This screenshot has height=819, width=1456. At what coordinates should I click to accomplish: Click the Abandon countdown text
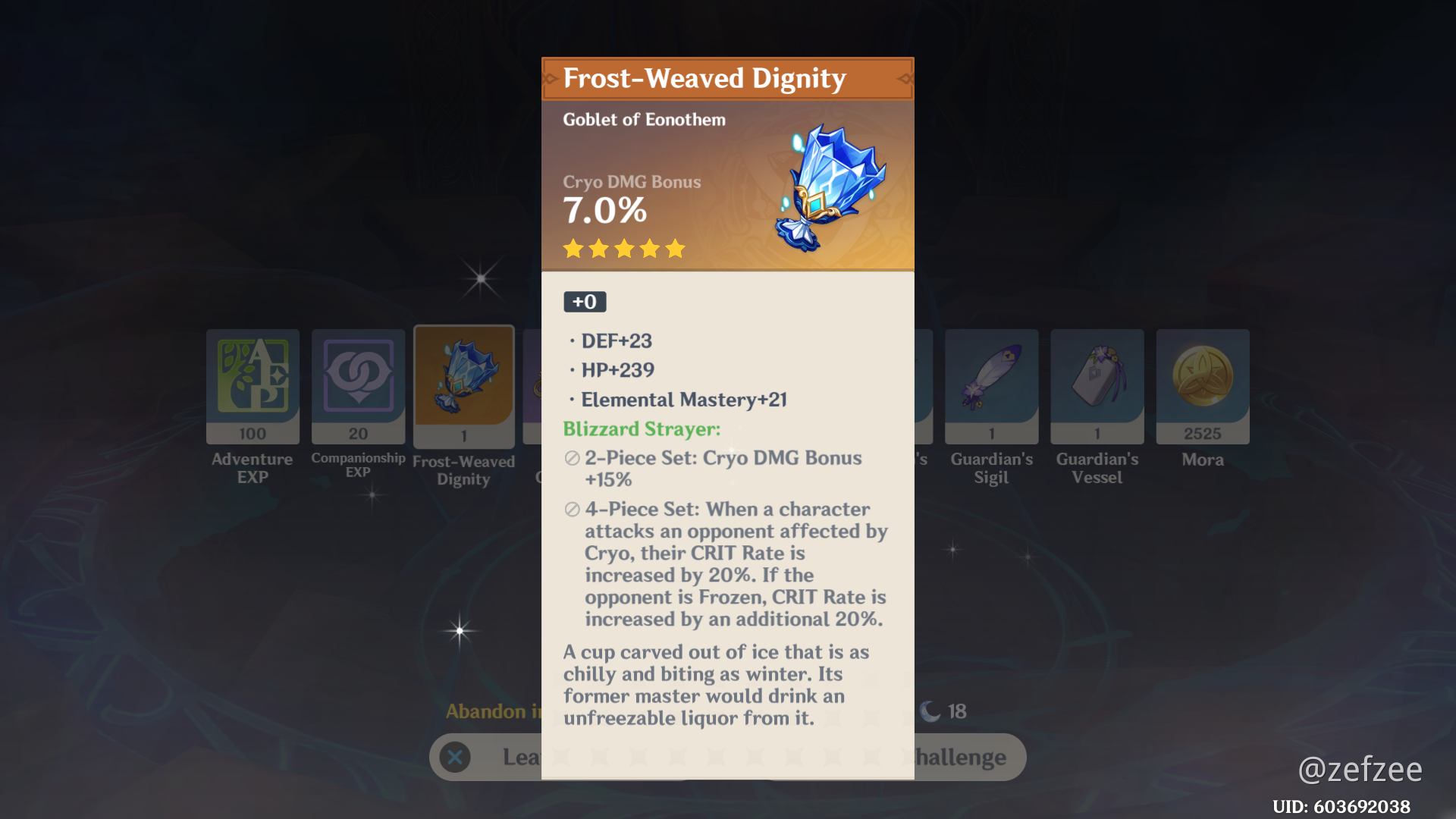coord(491,711)
